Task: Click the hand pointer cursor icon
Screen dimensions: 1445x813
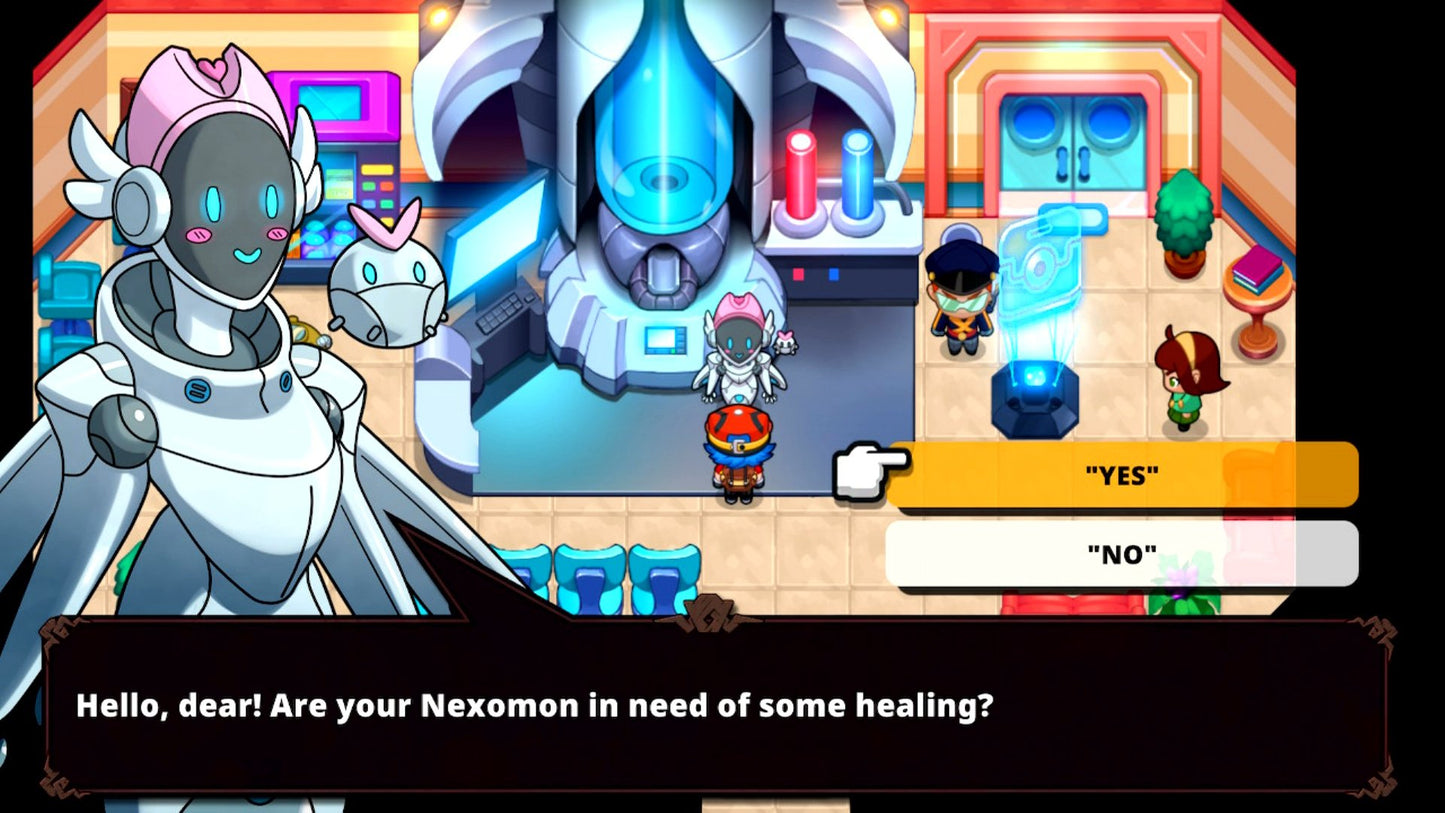Action: [860, 470]
